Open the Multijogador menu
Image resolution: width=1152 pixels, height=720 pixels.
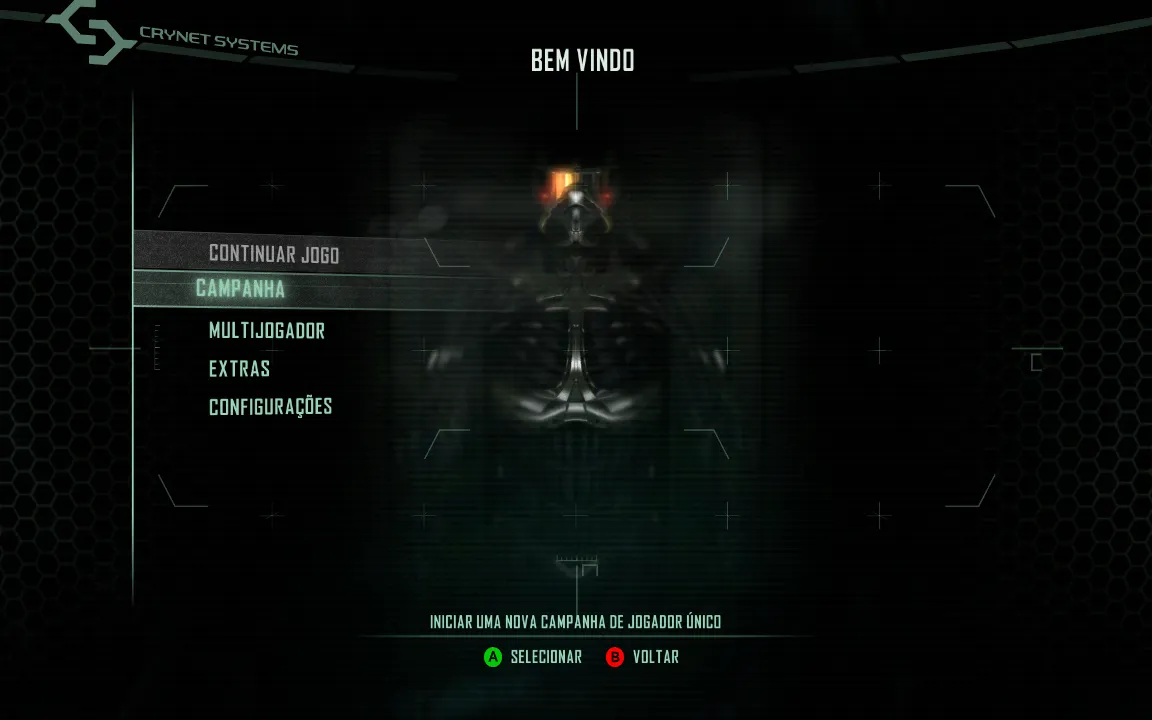[266, 330]
